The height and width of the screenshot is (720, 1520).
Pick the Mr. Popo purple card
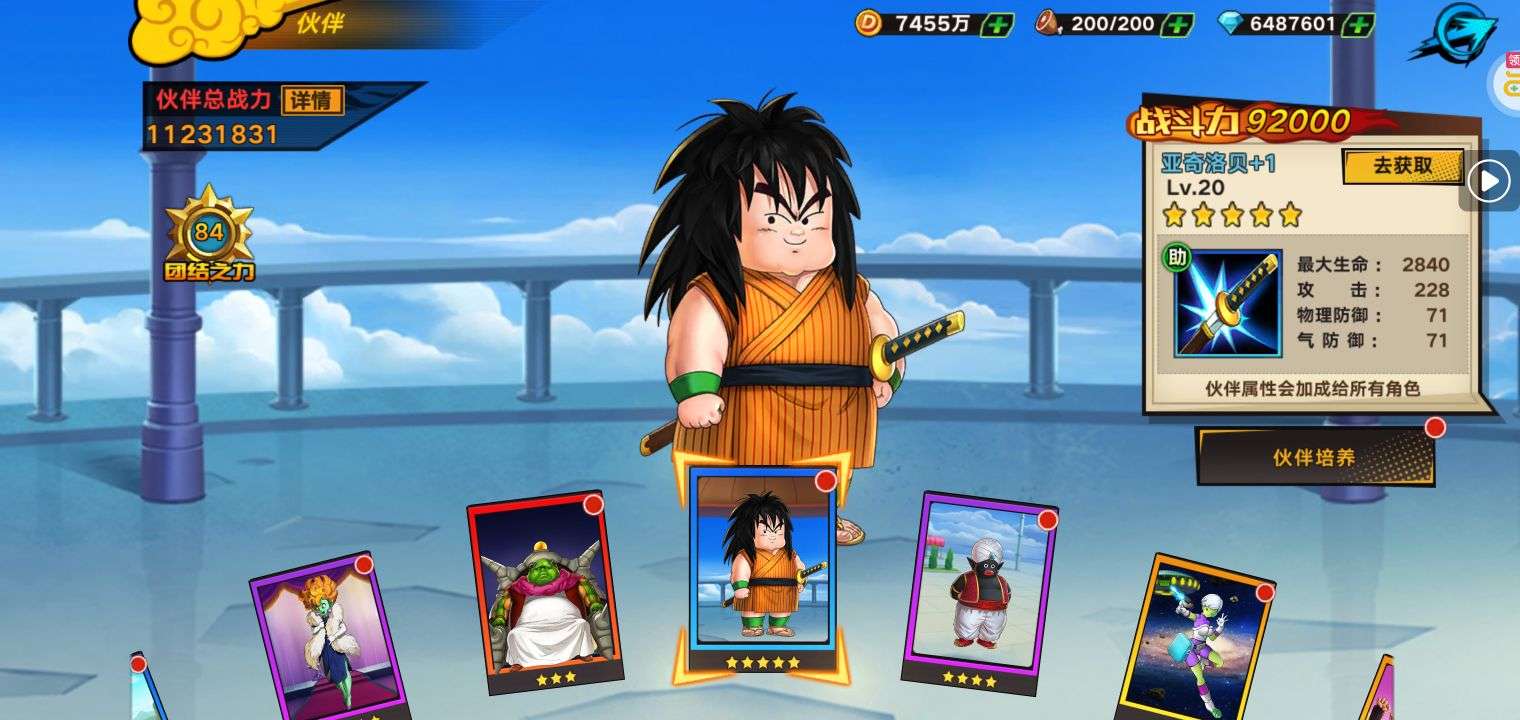[x=979, y=590]
